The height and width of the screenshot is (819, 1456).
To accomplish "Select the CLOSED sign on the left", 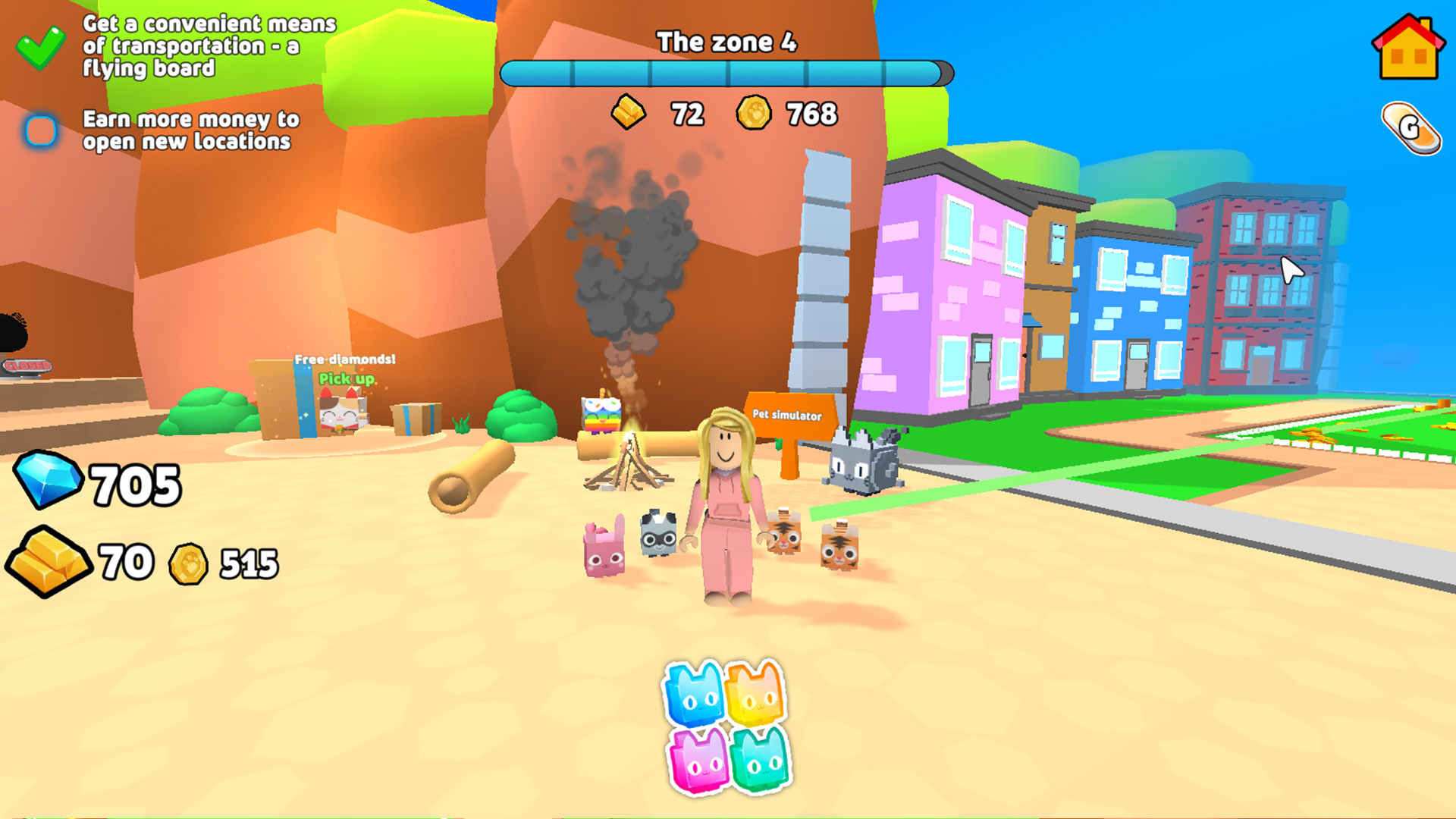I will pos(27,366).
